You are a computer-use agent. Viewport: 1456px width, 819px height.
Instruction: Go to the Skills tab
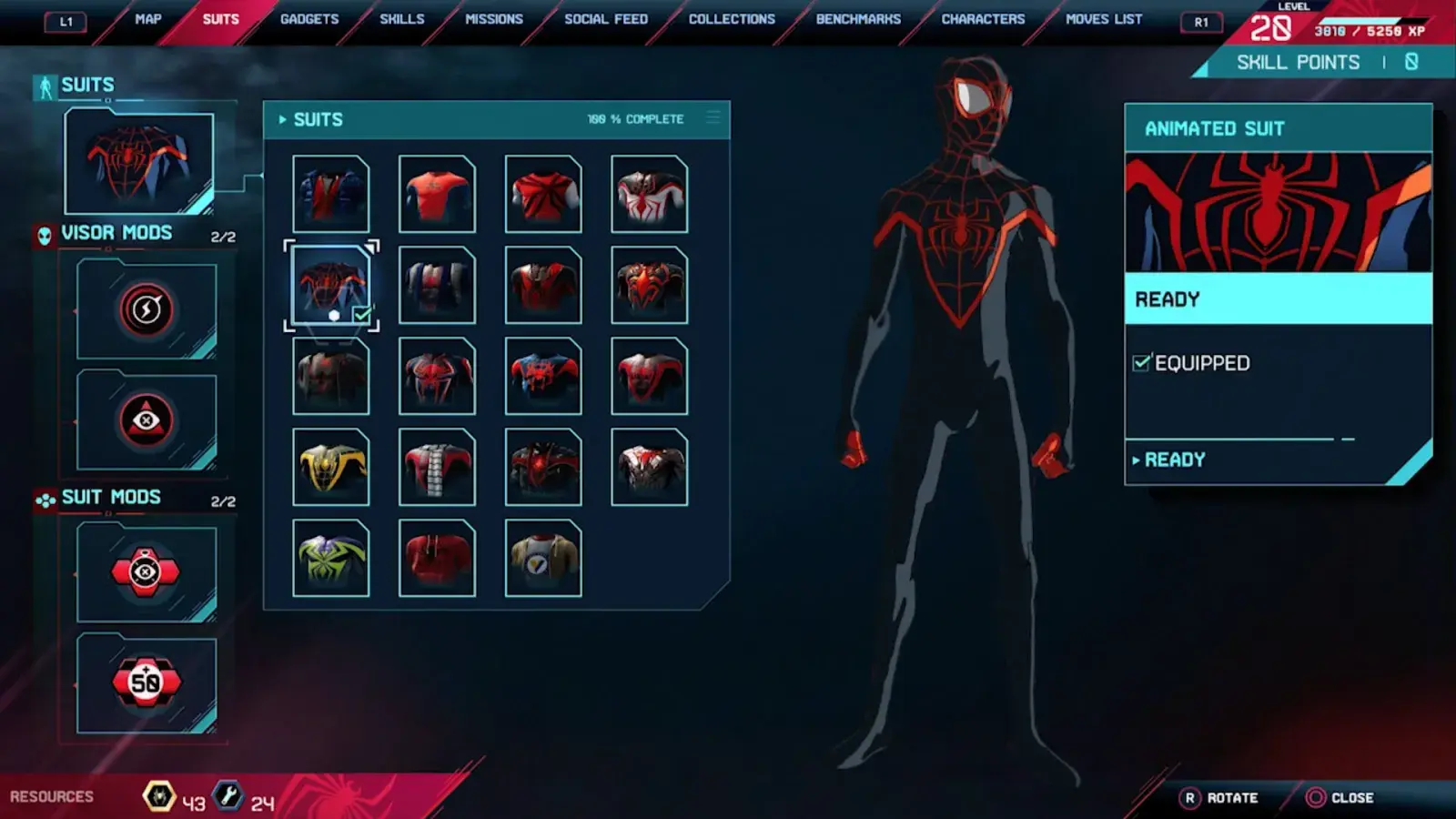[401, 19]
